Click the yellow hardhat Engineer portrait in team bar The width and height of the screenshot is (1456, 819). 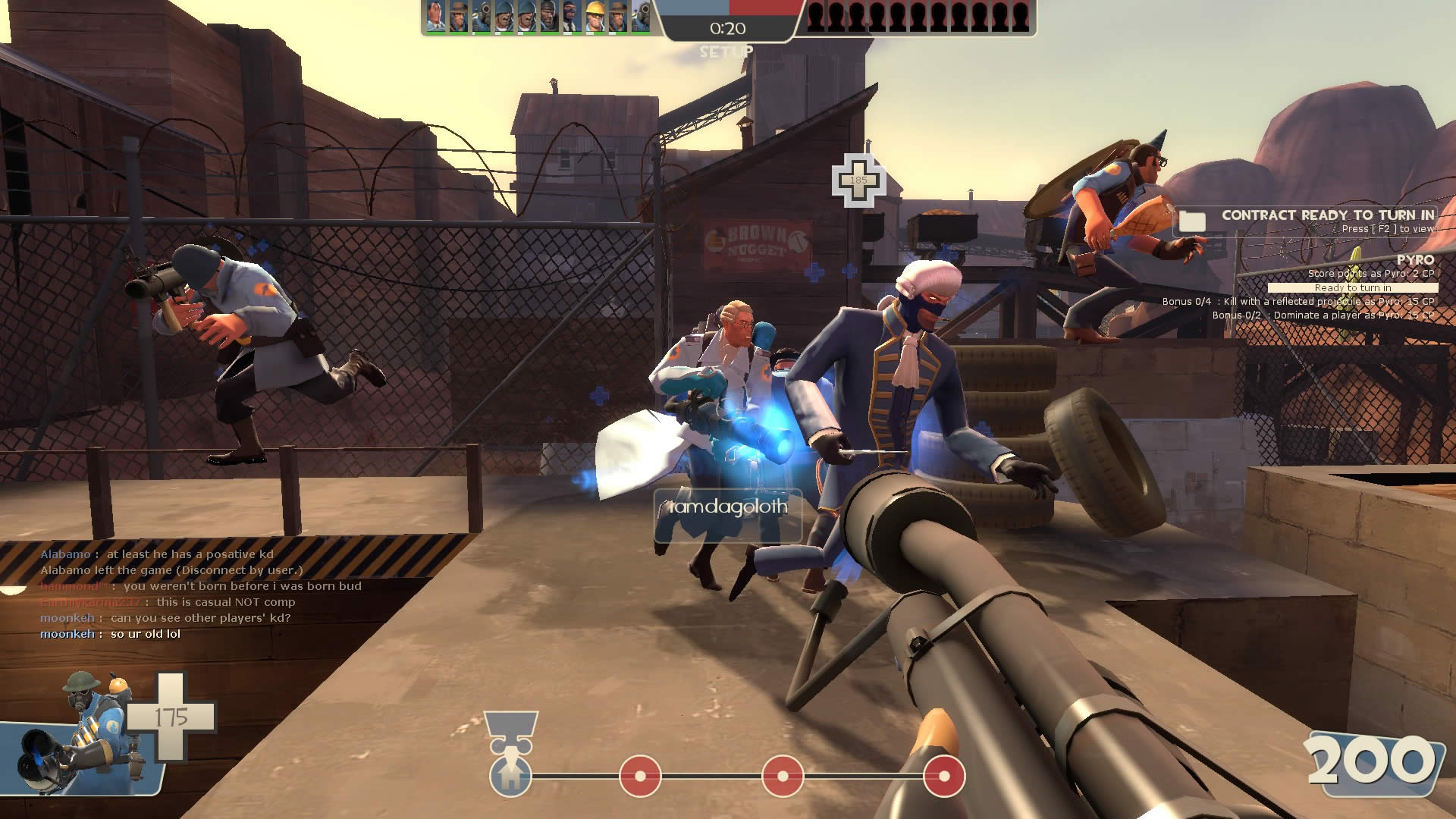tap(594, 17)
